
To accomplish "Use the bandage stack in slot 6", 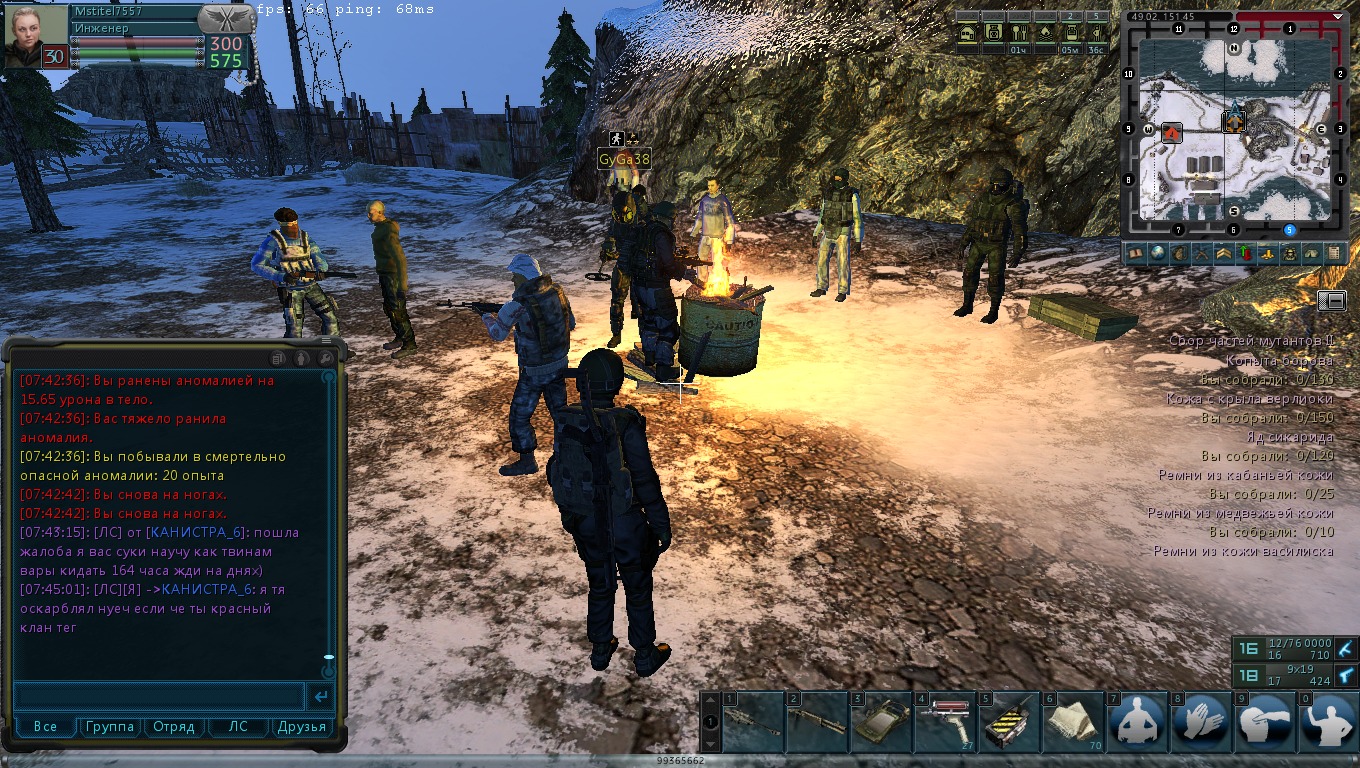I will [x=1071, y=722].
